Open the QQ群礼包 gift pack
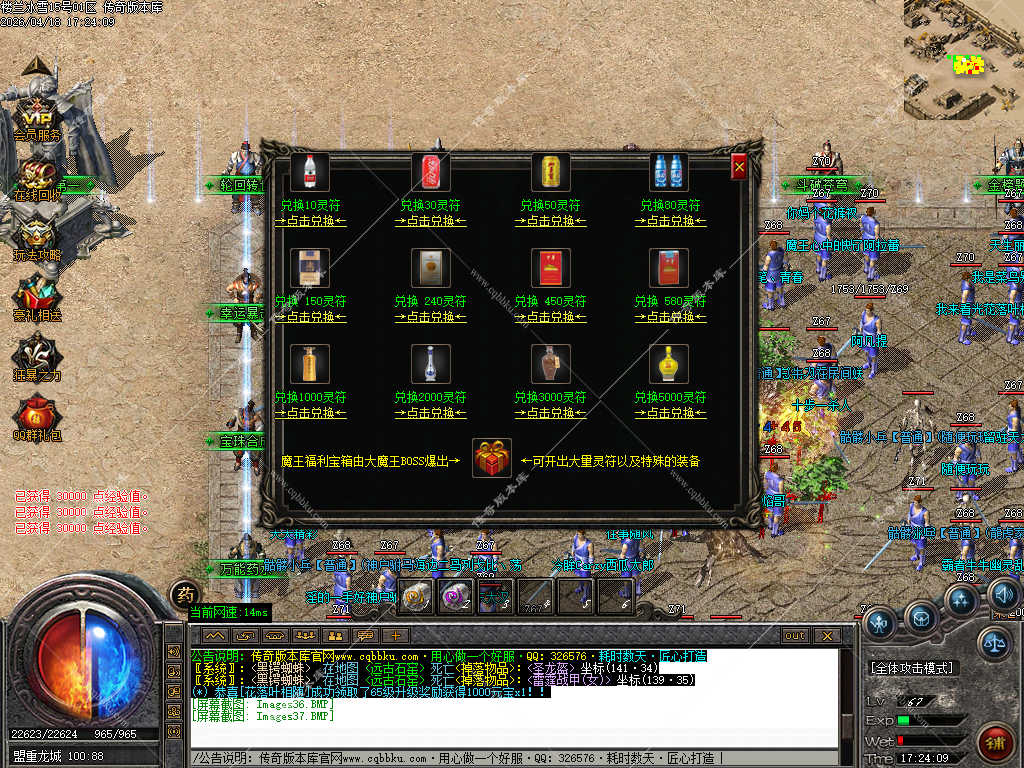Screen dimensions: 1024x768 click(37, 420)
